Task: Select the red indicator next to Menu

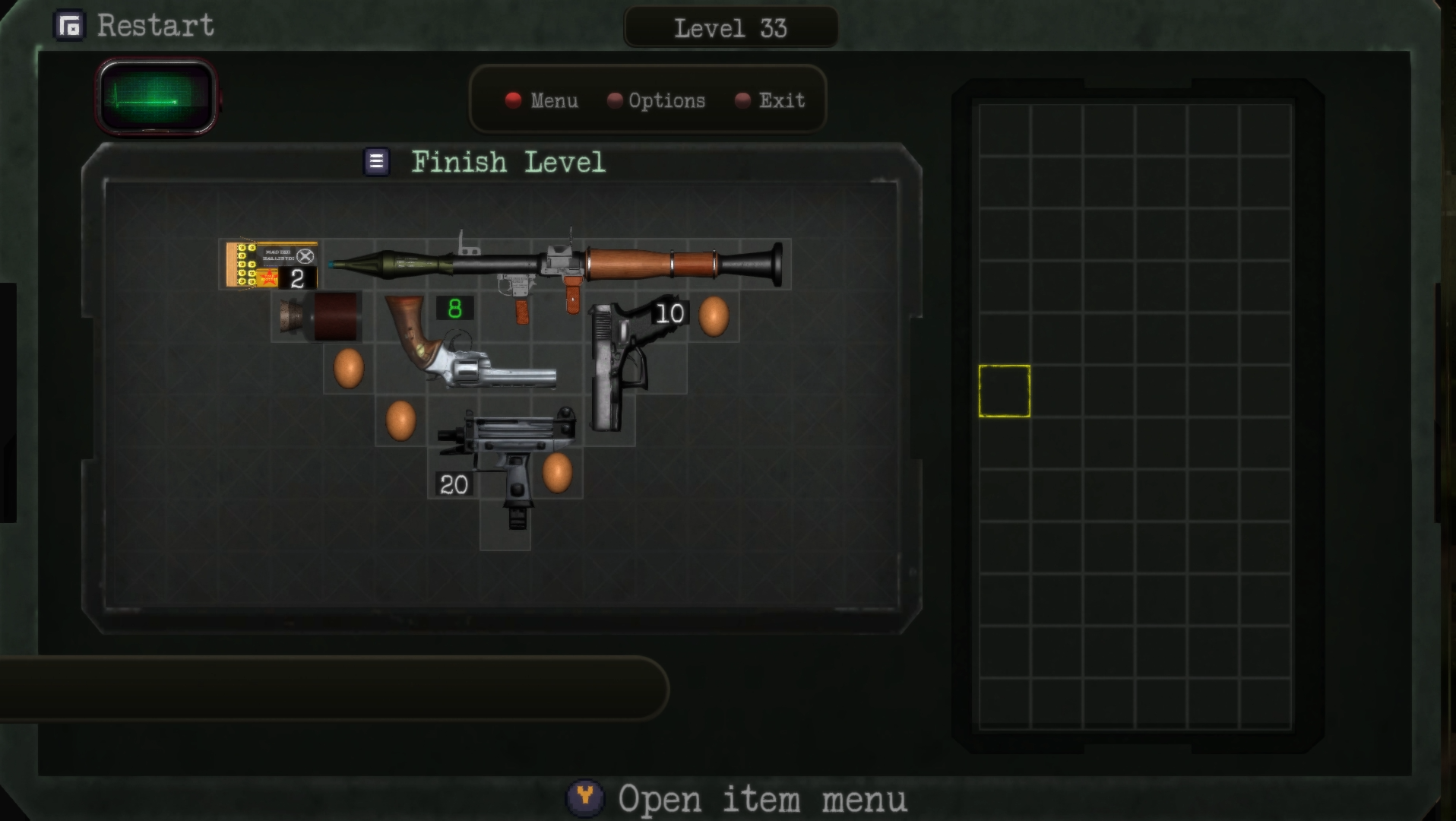Action: point(513,100)
